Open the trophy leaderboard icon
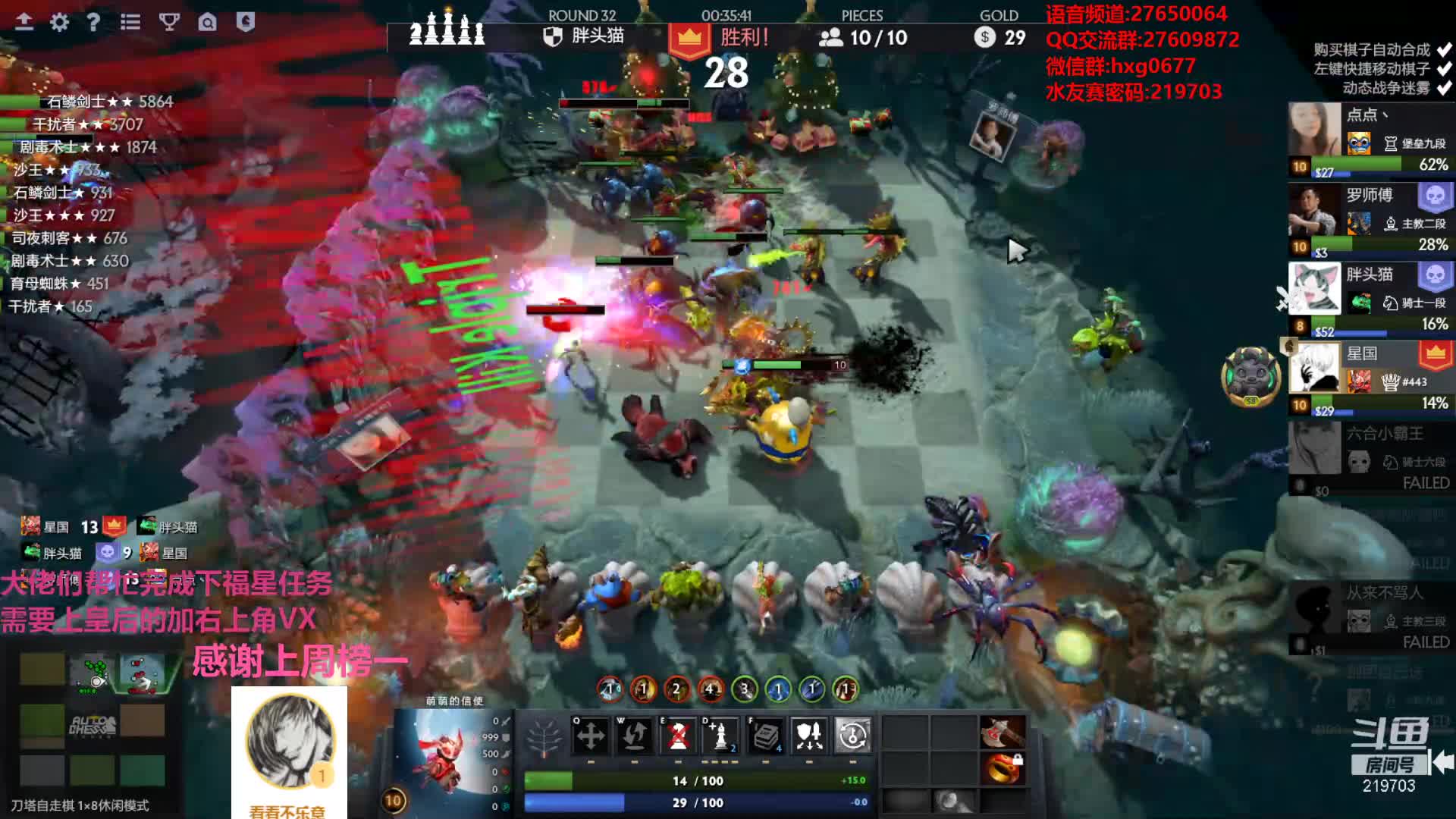 (x=169, y=22)
